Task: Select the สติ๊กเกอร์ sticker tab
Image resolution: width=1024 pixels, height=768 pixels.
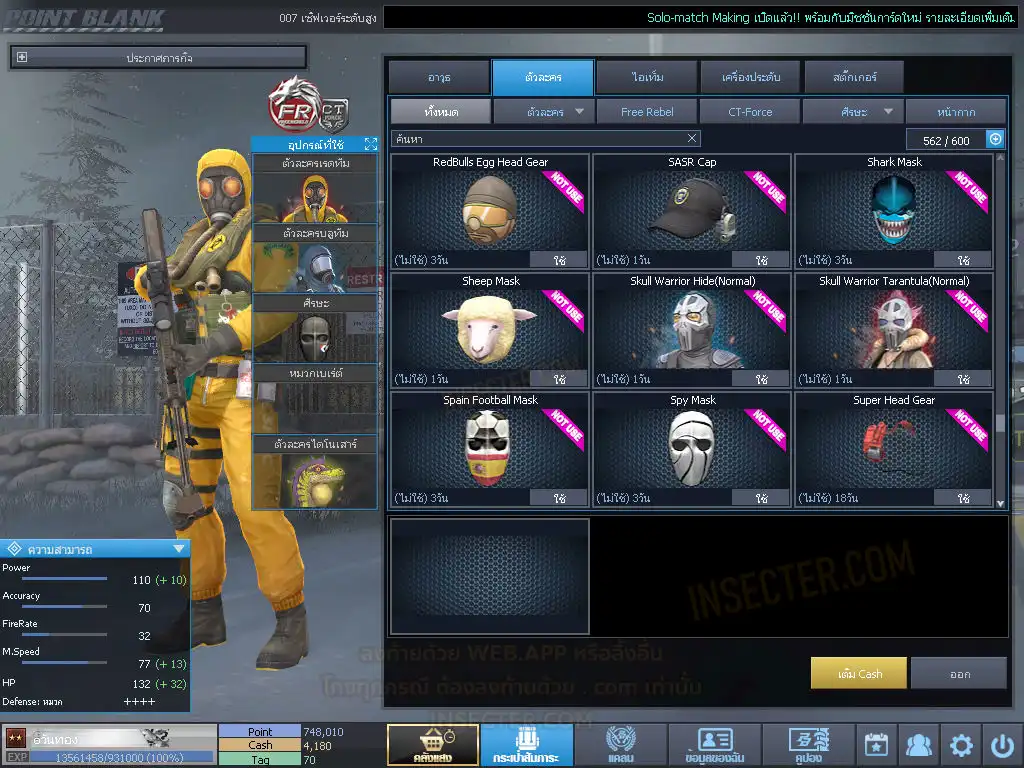Action: pos(854,77)
